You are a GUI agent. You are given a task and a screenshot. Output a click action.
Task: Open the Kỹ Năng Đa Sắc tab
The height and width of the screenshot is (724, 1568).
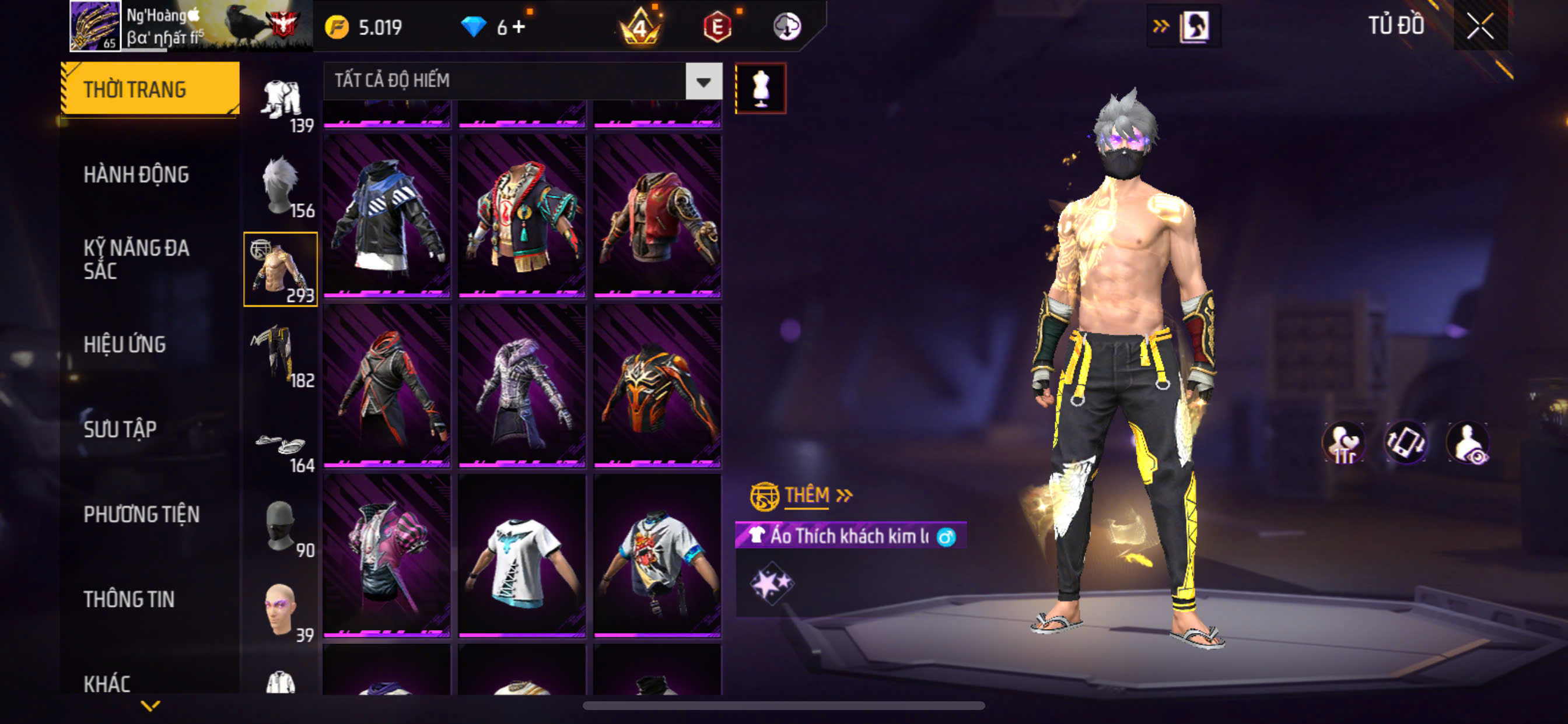point(136,259)
